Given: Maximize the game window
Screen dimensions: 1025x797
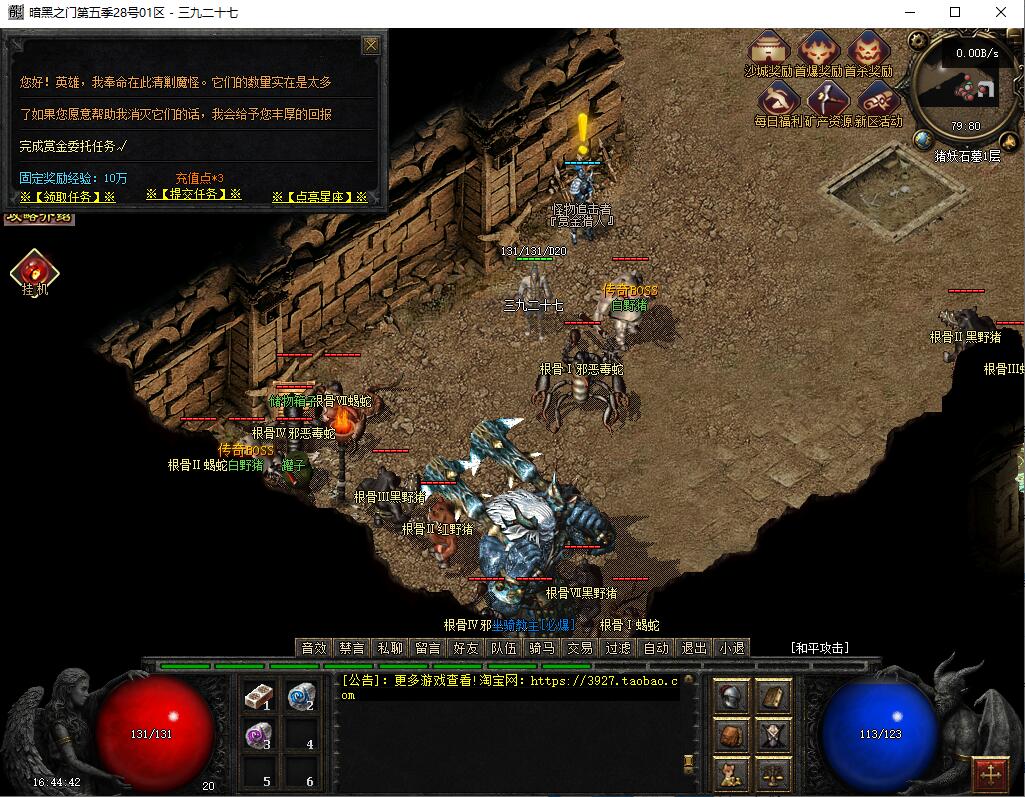Looking at the screenshot, I should (955, 13).
